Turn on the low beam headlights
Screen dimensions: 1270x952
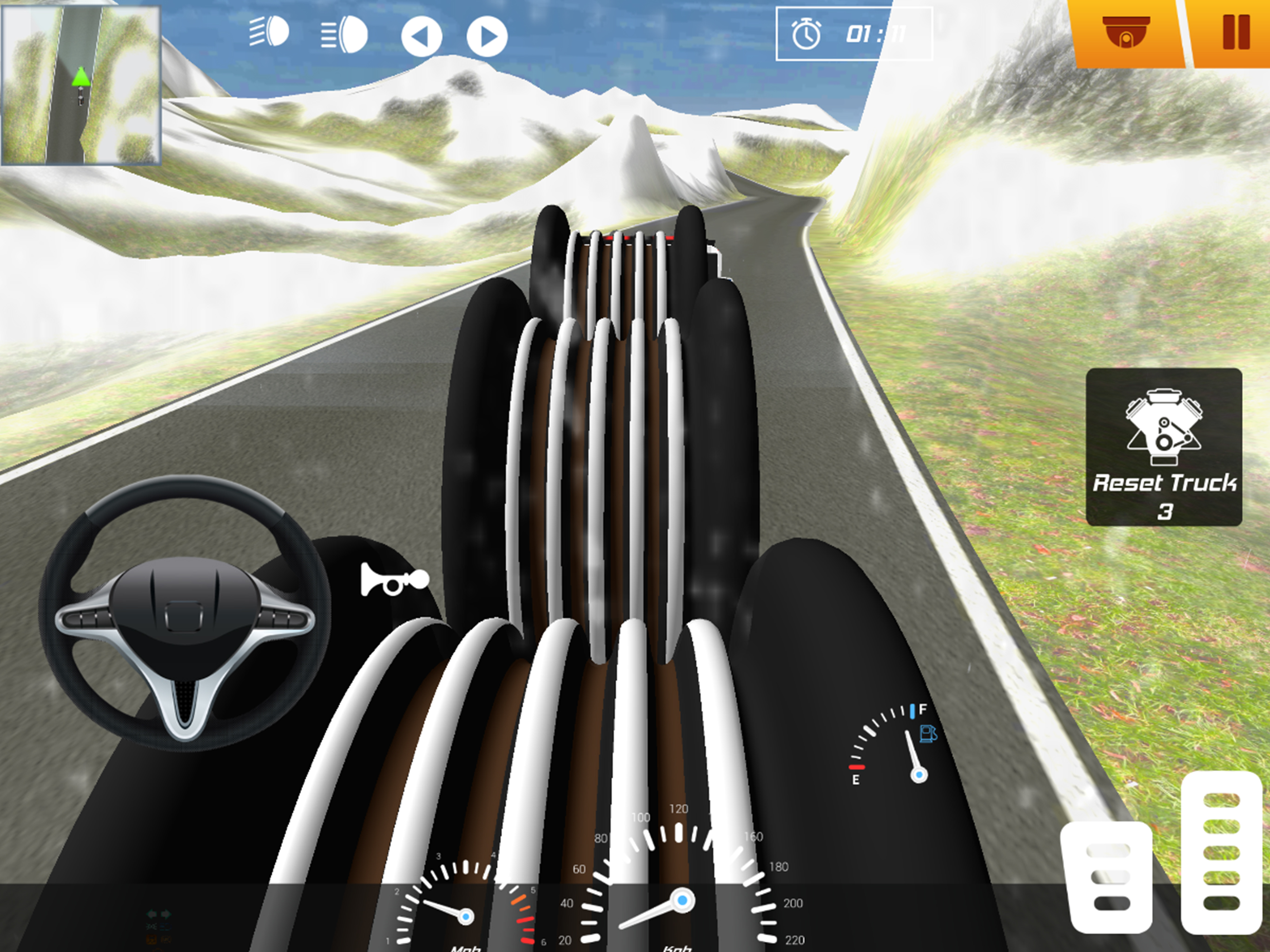point(269,32)
